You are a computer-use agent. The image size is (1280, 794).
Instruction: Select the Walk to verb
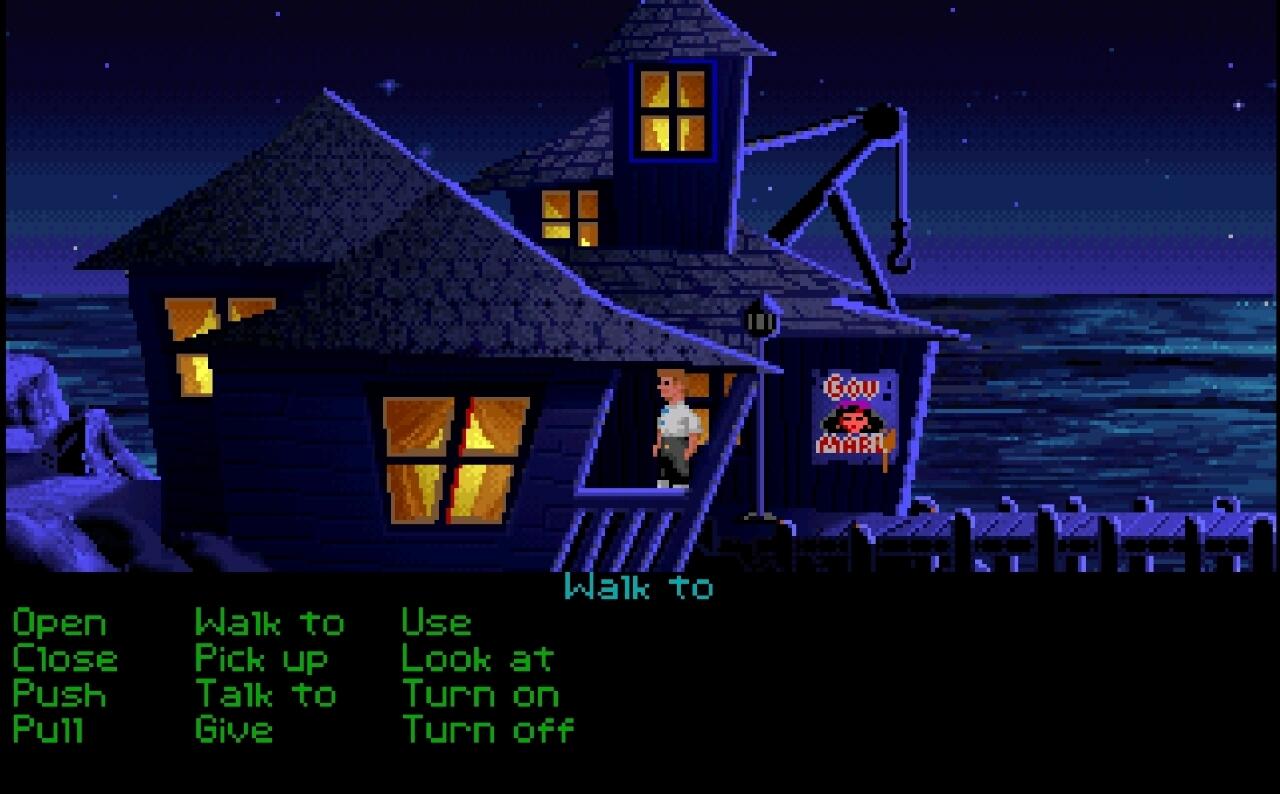(x=270, y=624)
